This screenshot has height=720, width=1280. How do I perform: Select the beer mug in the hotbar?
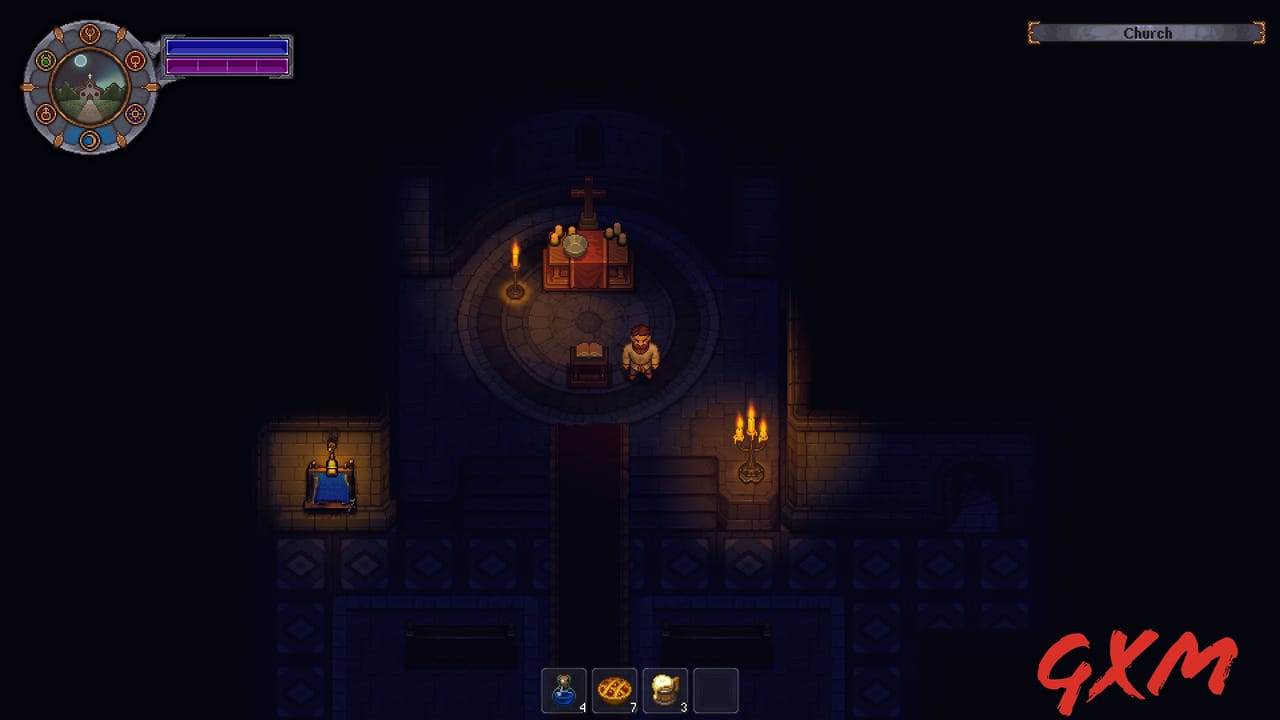coord(665,690)
